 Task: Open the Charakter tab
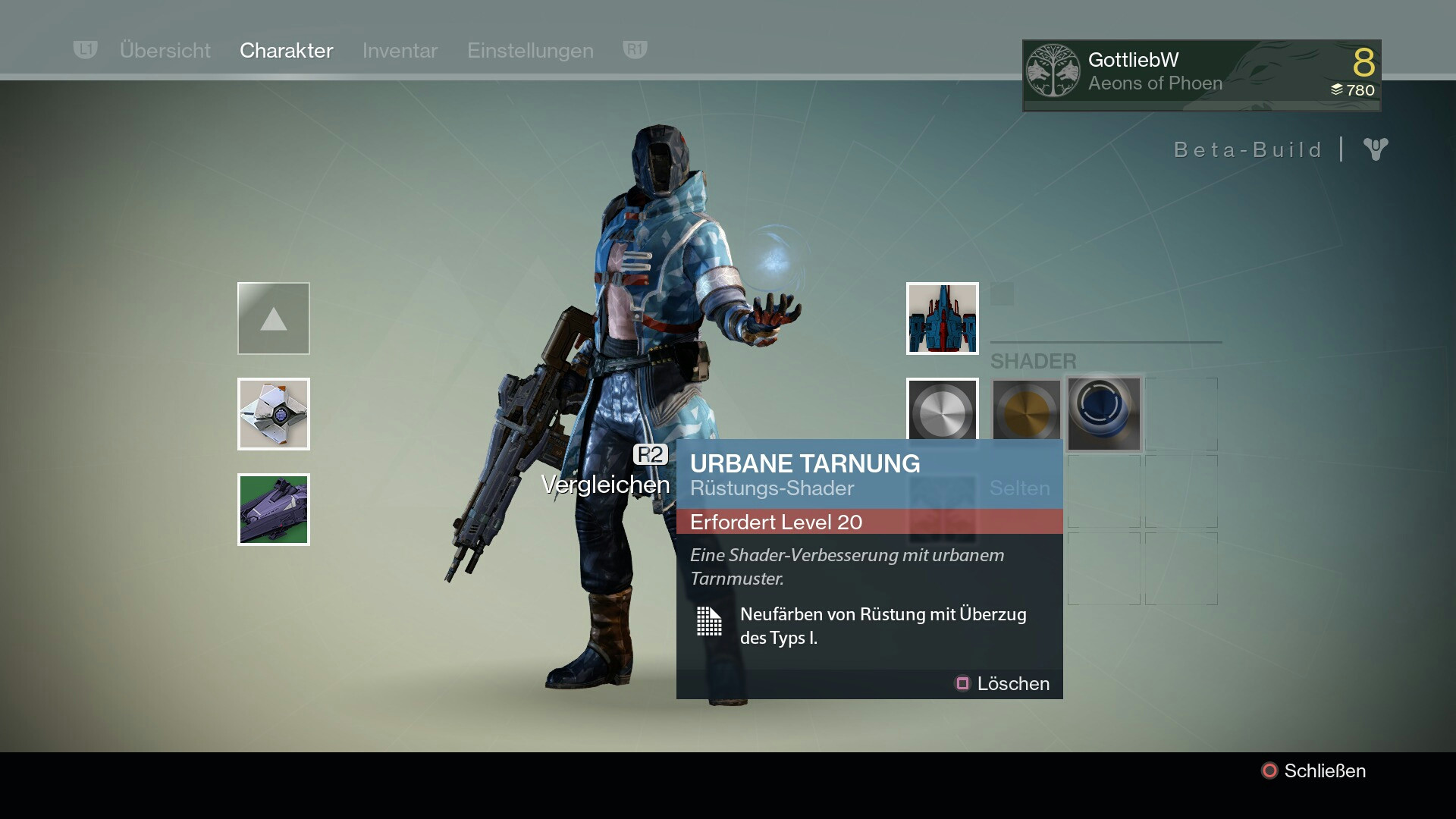286,50
